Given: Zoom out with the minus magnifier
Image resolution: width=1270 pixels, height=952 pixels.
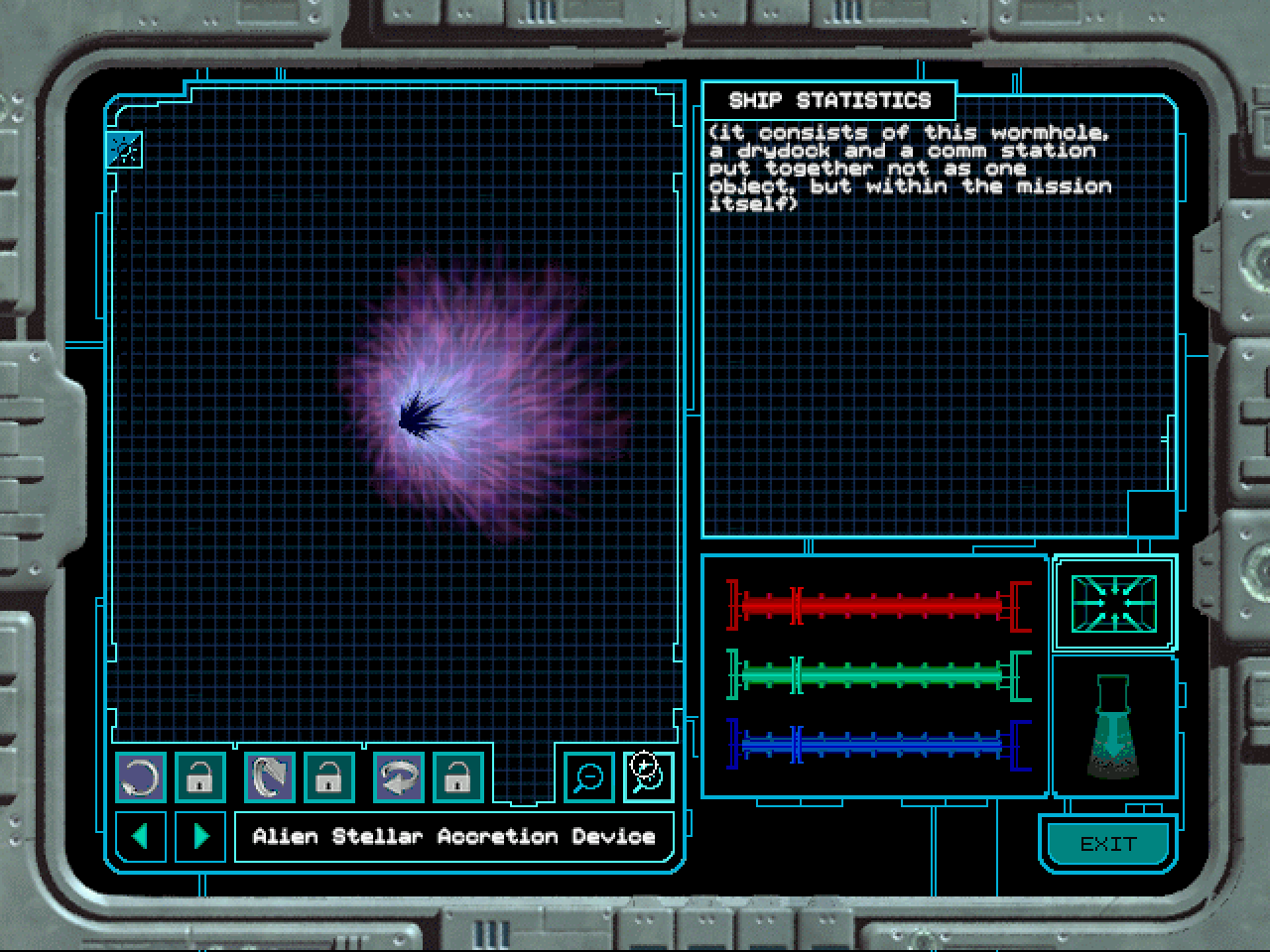Looking at the screenshot, I should [x=588, y=776].
